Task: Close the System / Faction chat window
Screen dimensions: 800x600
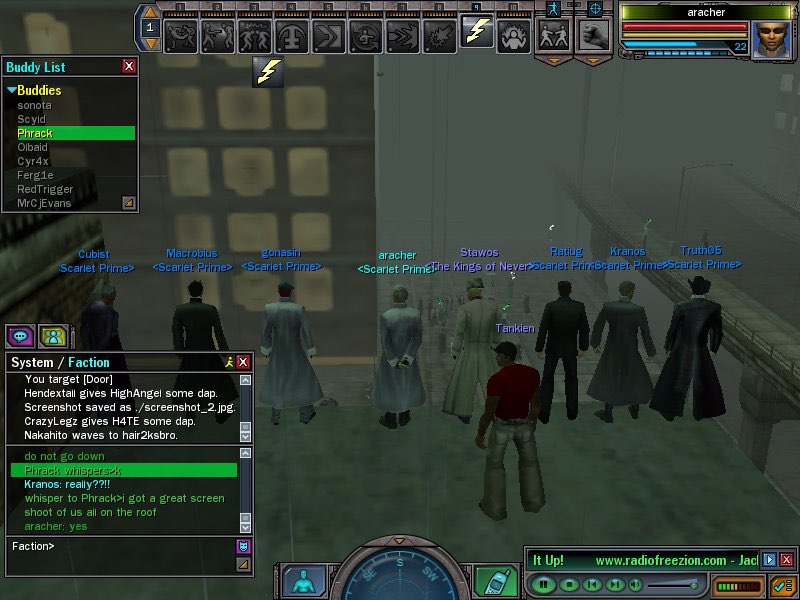Action: click(243, 362)
